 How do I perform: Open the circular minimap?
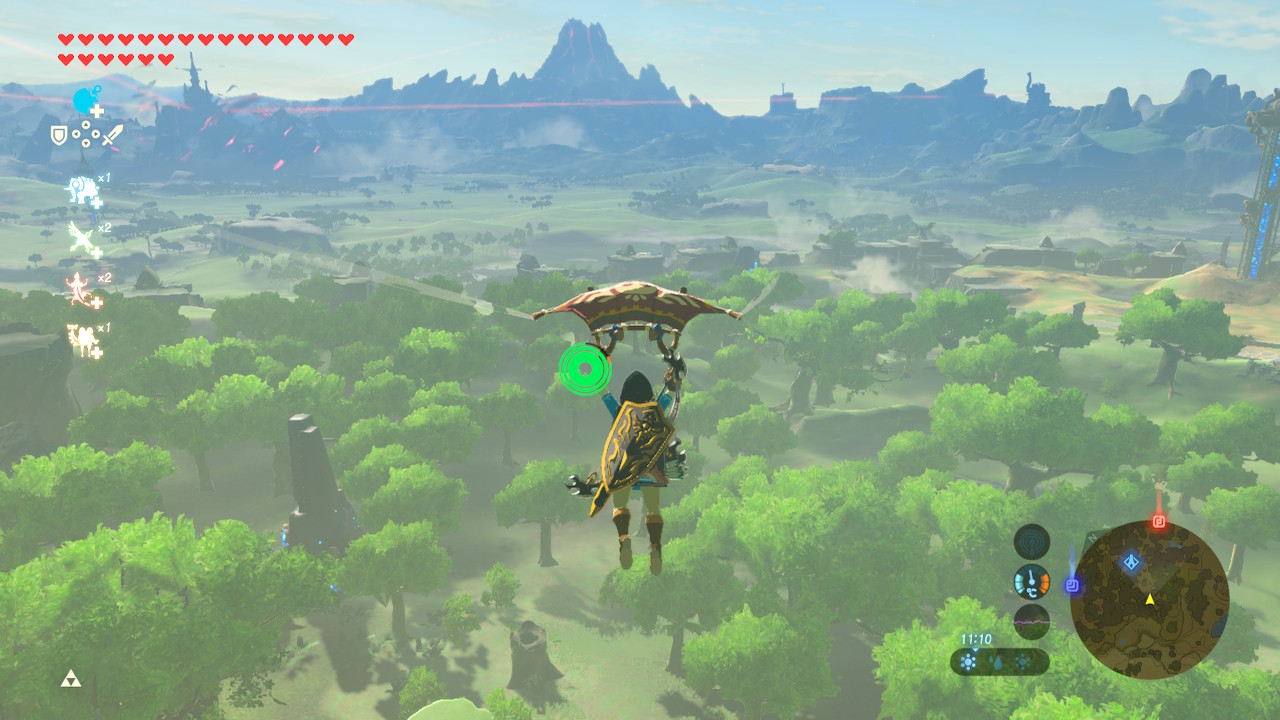click(x=1149, y=599)
